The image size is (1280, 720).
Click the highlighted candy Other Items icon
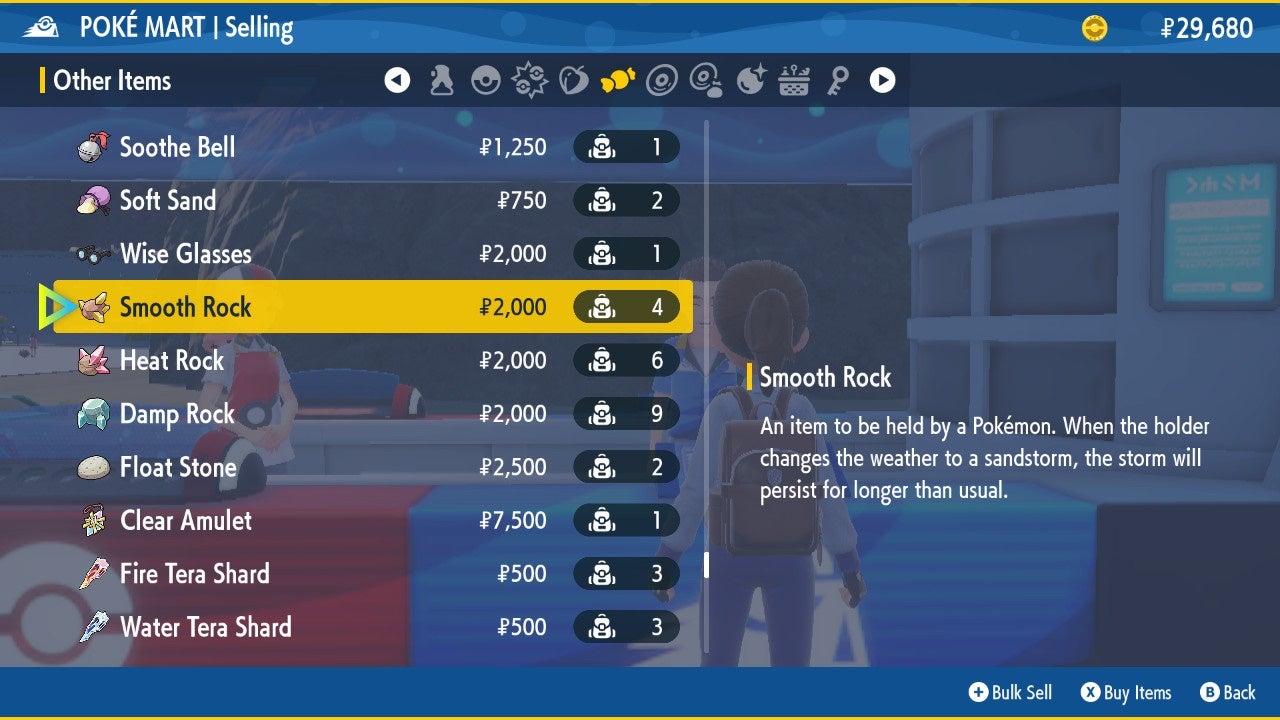pyautogui.click(x=618, y=80)
